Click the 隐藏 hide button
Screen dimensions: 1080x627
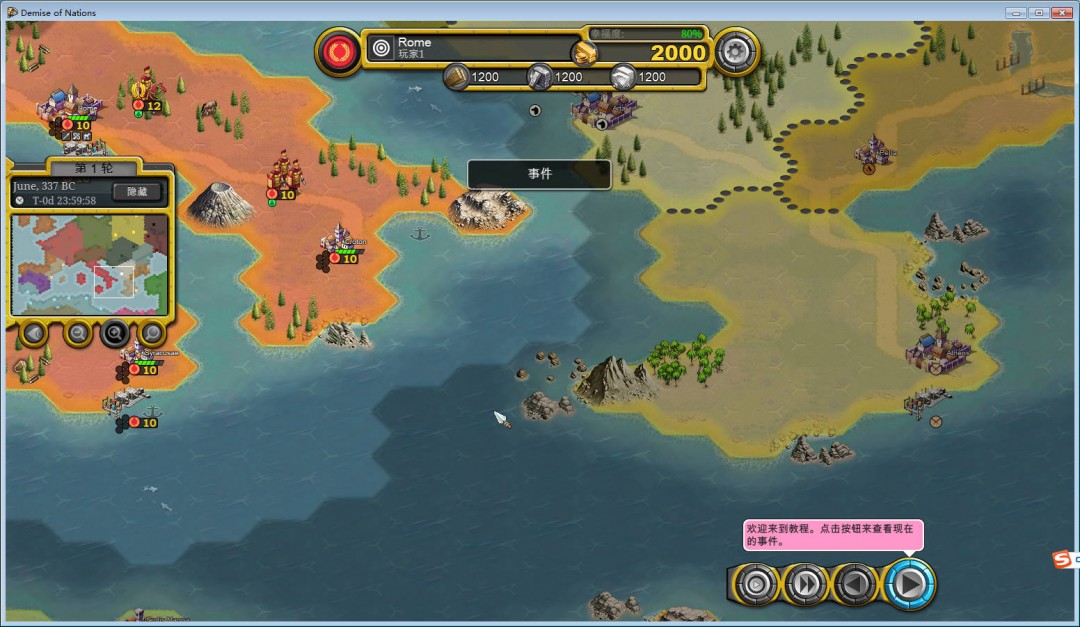point(137,192)
